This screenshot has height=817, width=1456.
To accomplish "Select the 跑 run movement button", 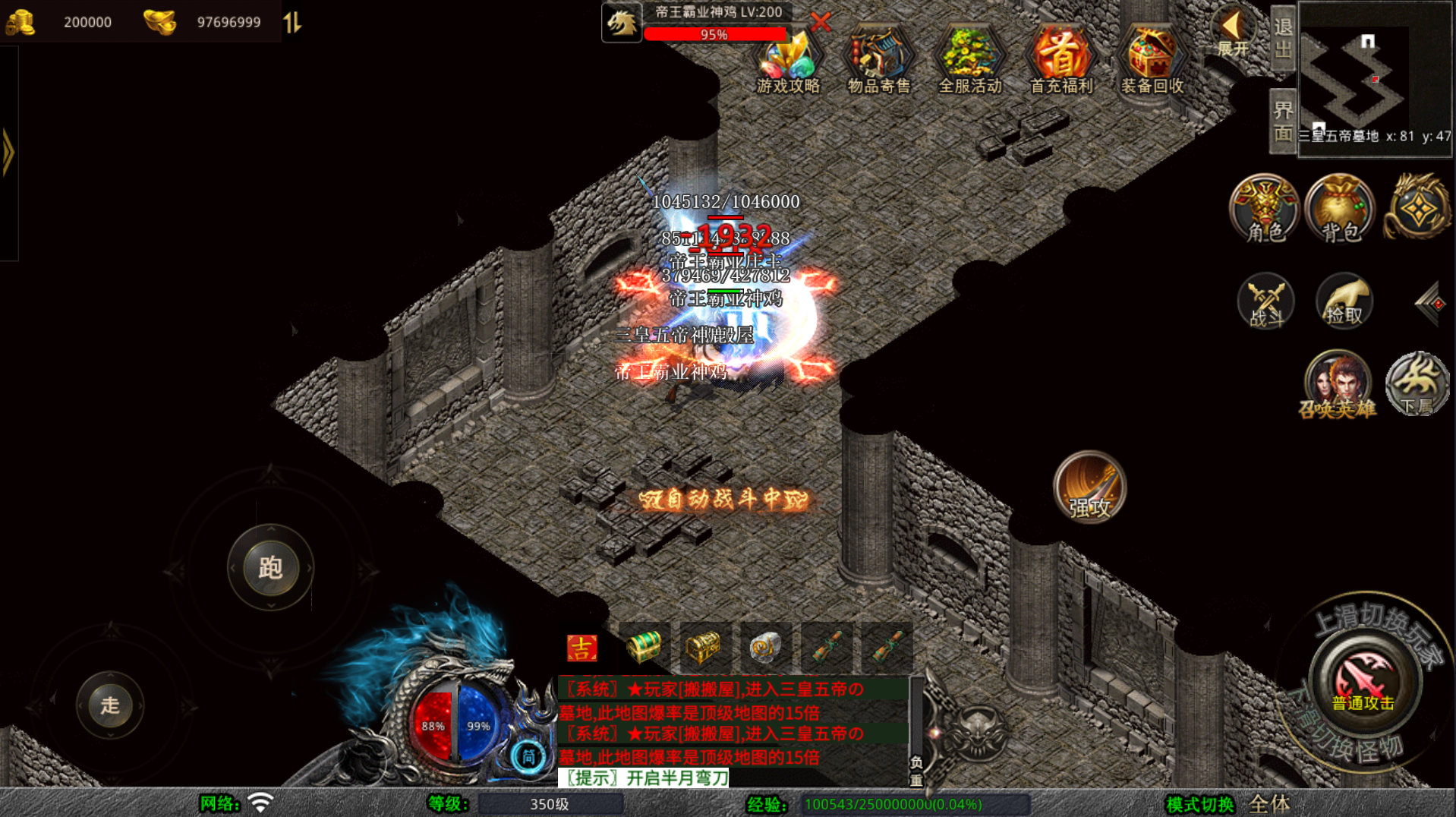I will (270, 567).
